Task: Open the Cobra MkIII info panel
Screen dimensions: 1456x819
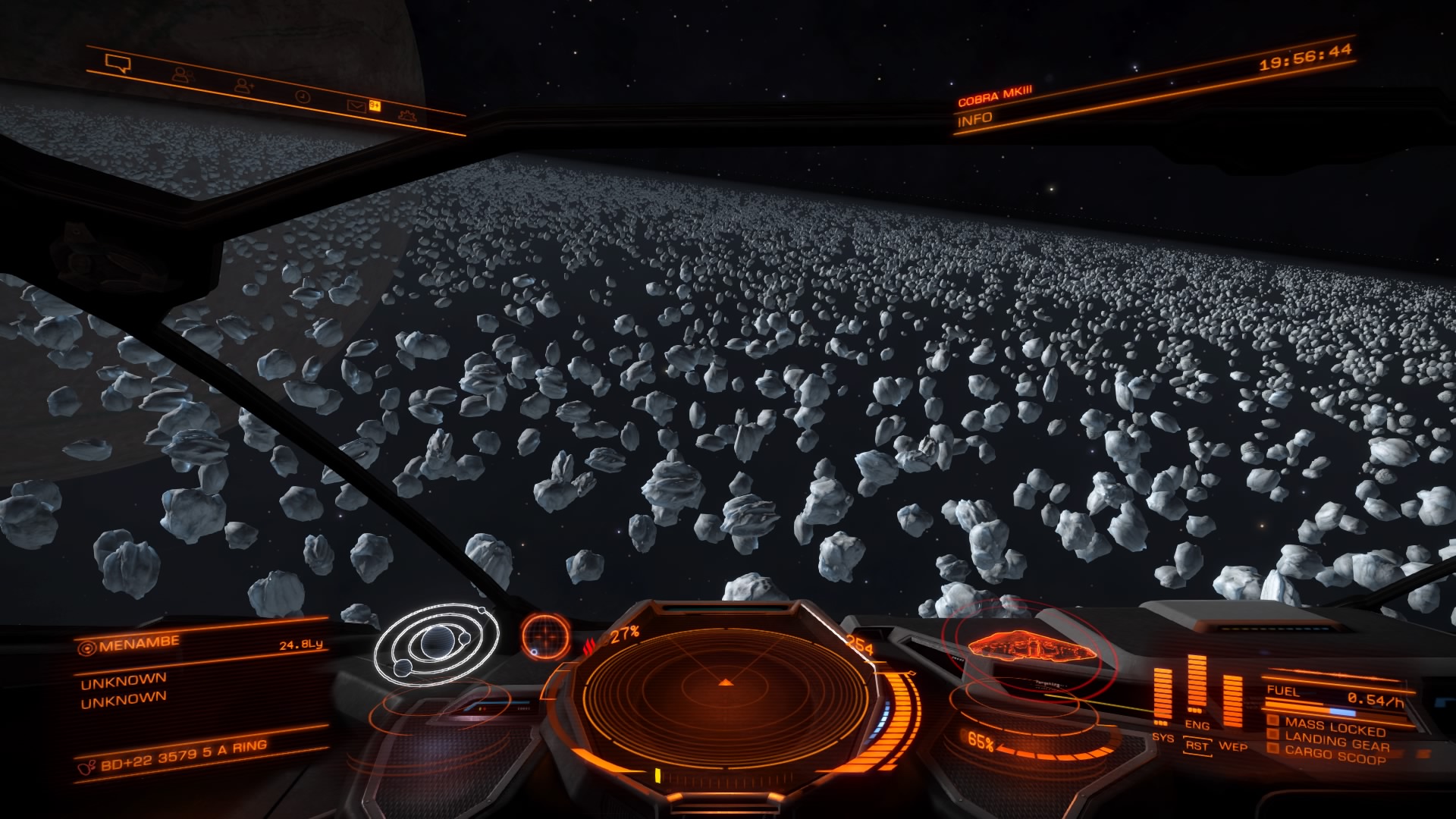Action: coord(974,119)
